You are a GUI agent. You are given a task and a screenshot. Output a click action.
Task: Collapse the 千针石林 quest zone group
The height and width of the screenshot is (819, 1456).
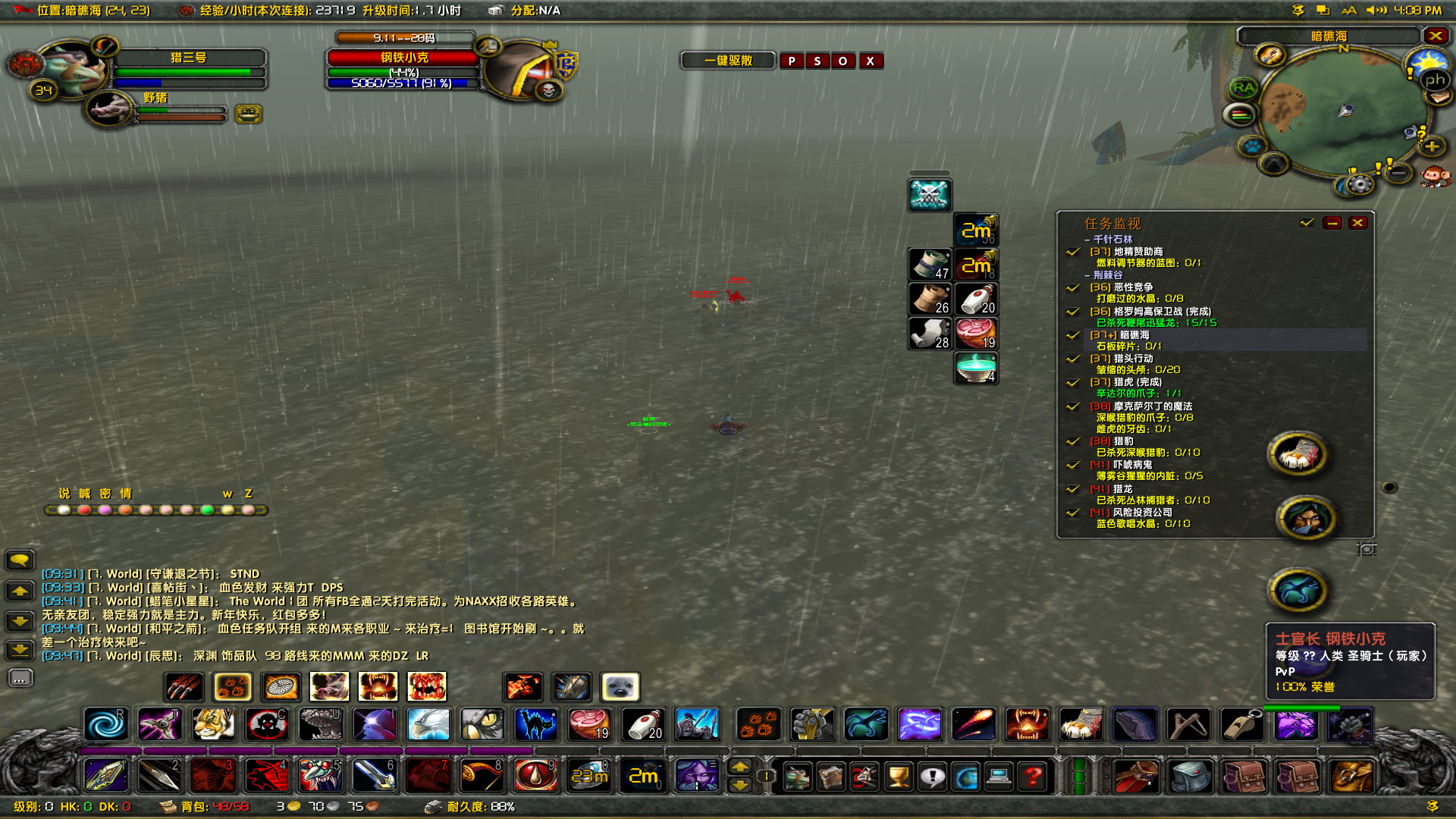coord(1087,240)
